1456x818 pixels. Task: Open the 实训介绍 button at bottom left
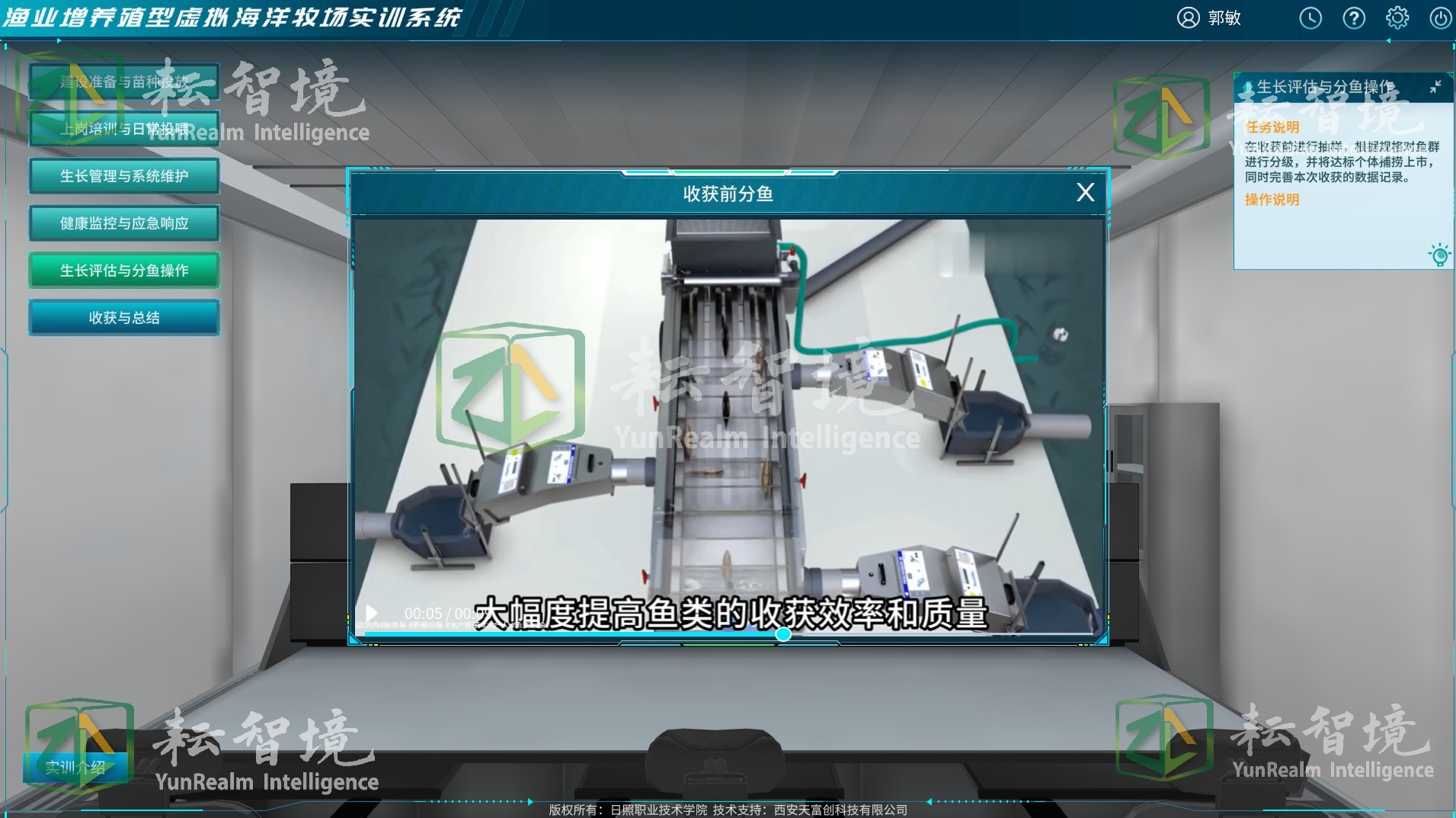[76, 768]
